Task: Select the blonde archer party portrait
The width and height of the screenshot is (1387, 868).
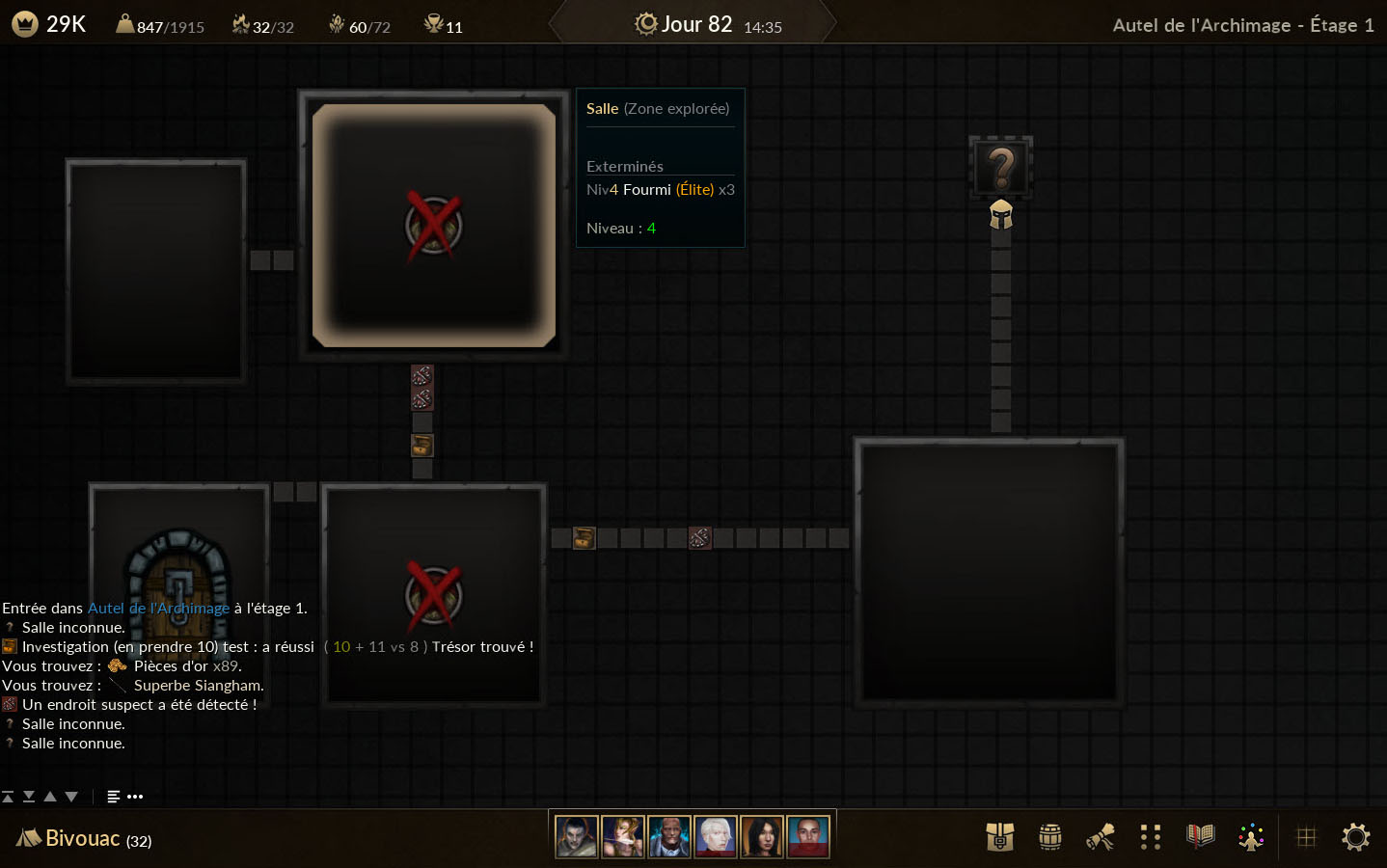Action: click(623, 837)
